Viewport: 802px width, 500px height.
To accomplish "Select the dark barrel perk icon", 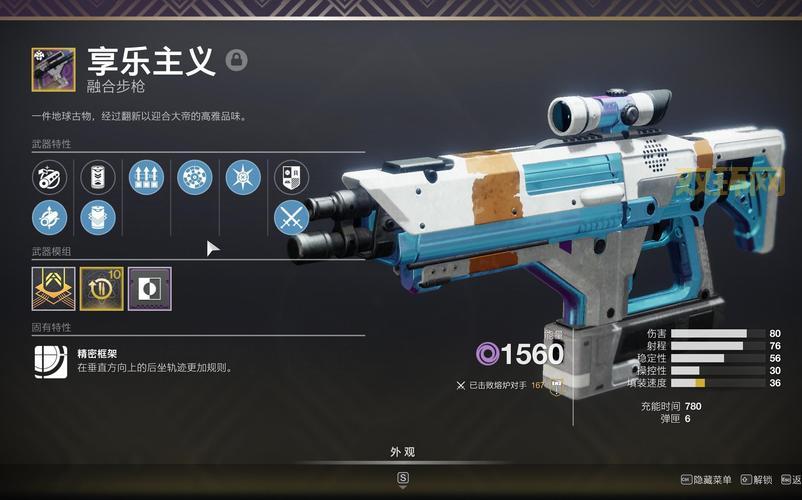I will [x=49, y=178].
